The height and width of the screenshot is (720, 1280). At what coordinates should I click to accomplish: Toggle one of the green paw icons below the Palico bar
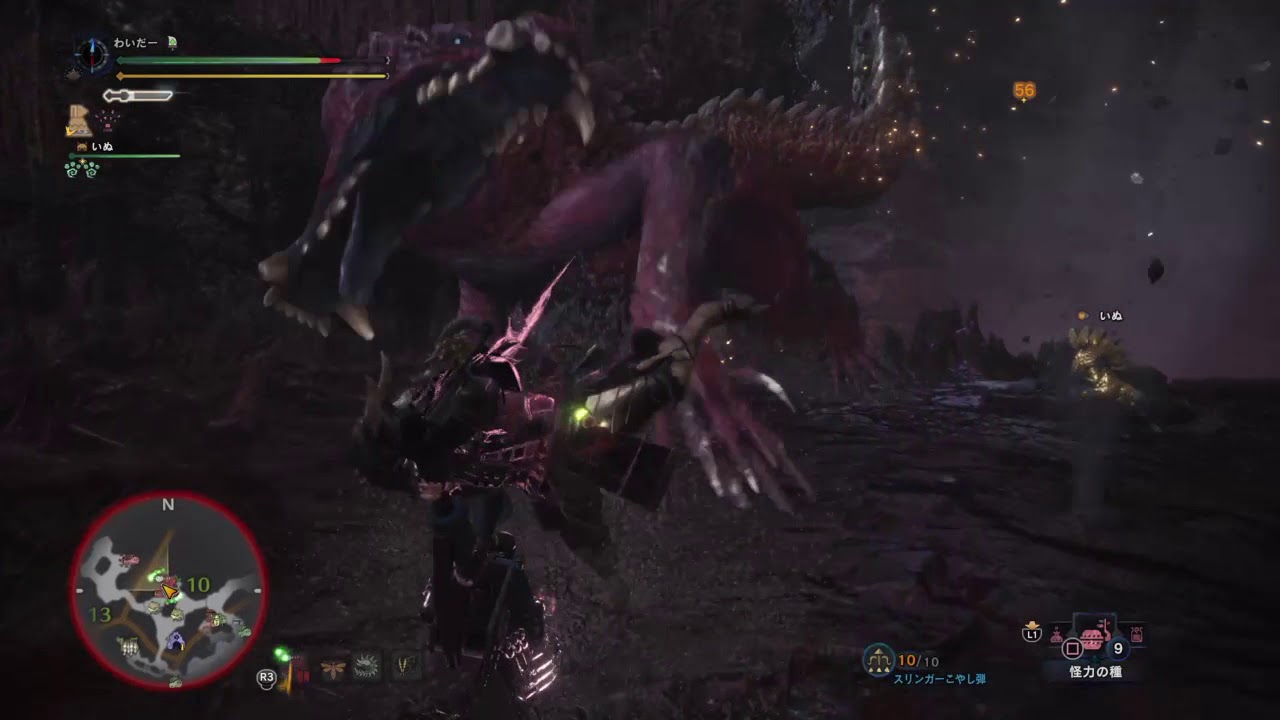click(x=71, y=170)
